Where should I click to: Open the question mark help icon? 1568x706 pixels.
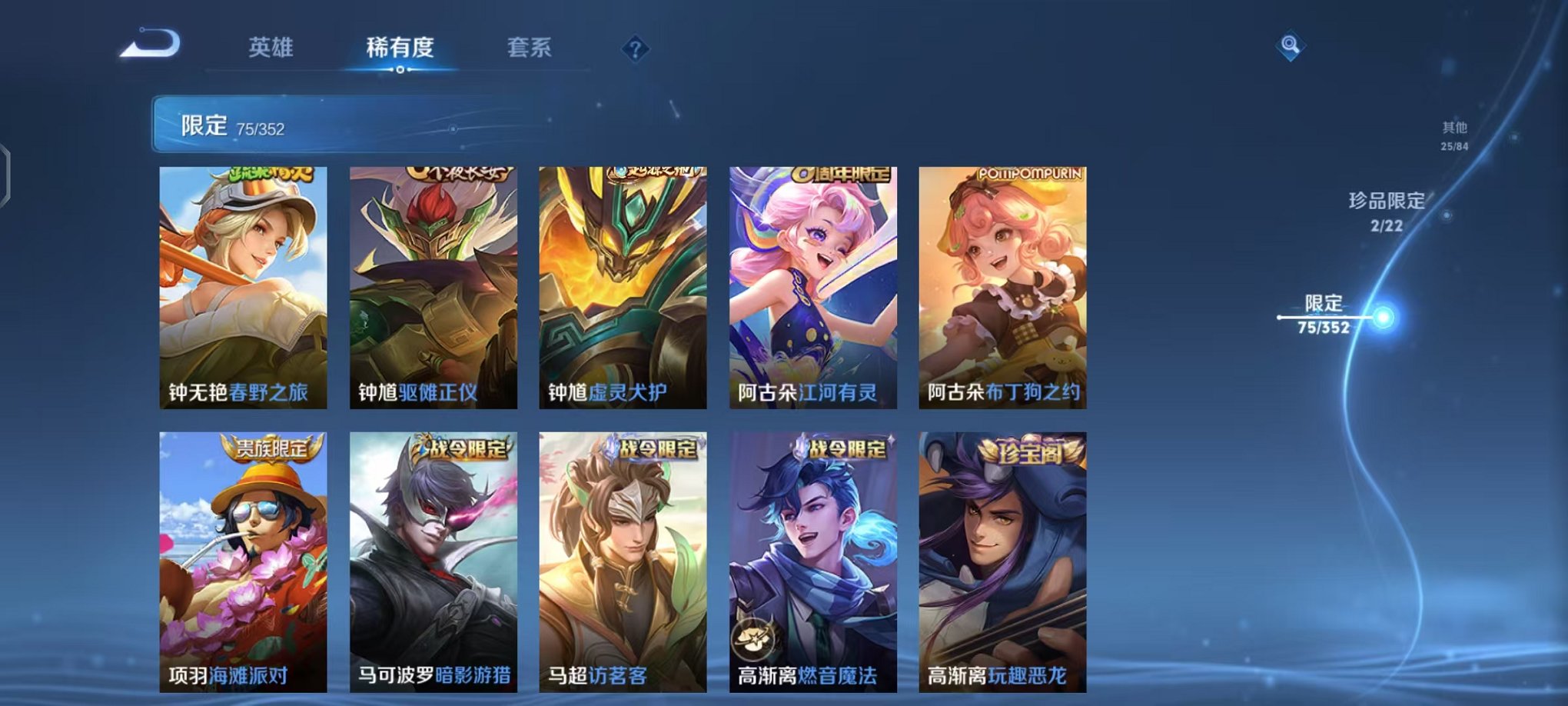[633, 48]
